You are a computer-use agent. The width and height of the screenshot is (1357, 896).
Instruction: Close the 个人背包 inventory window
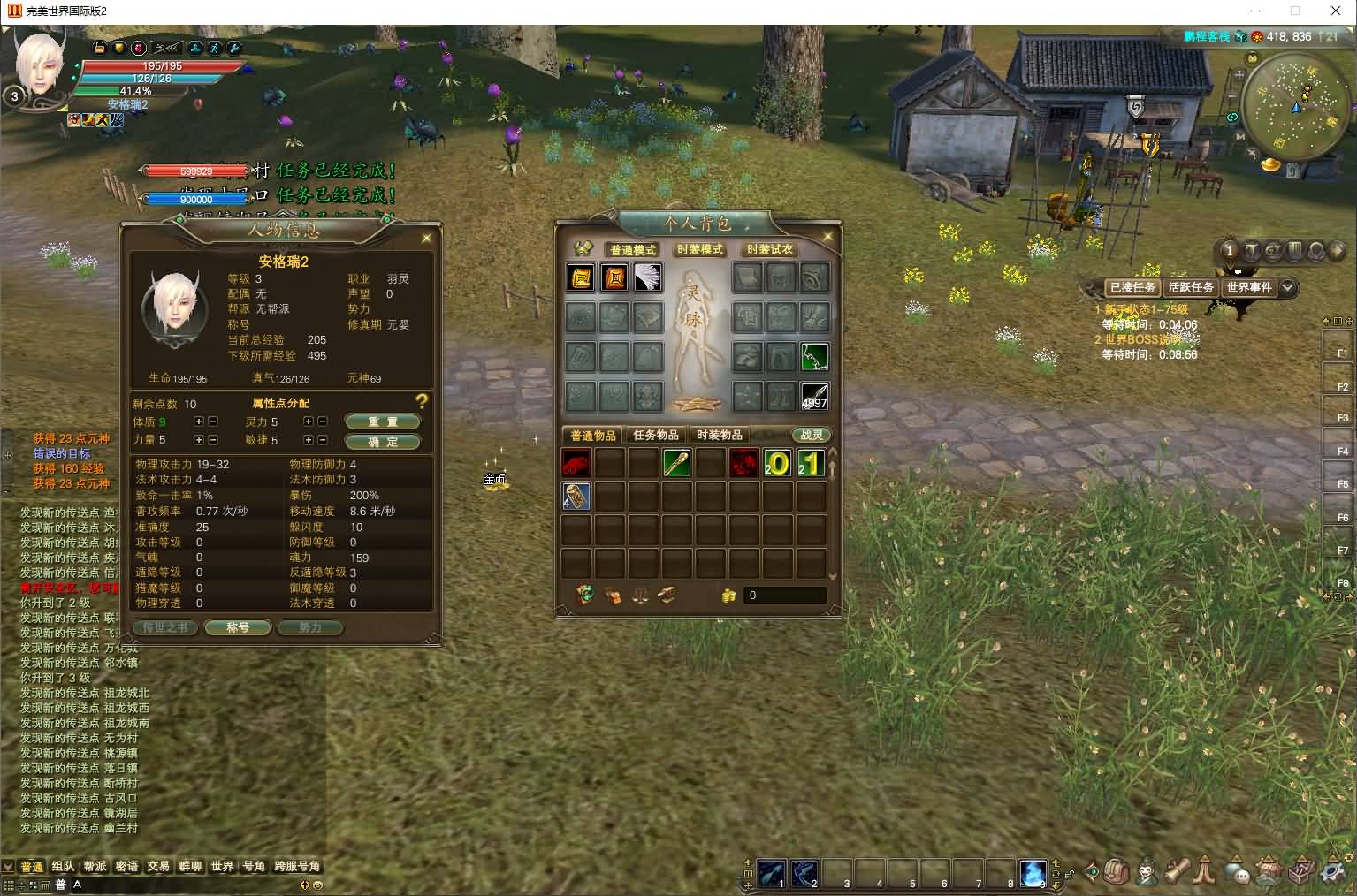coord(828,237)
